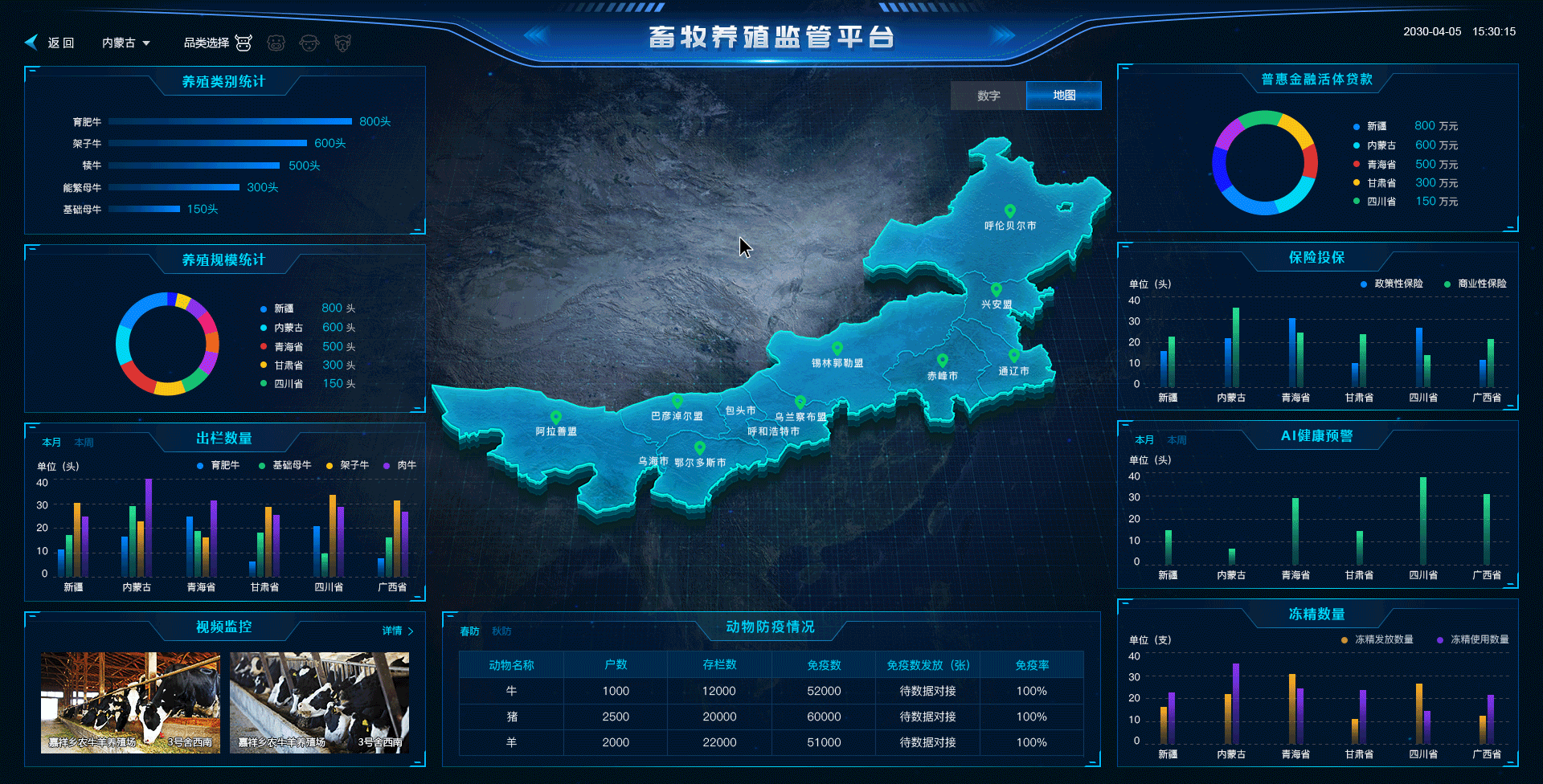Click the map pin for 通辽市
1543x784 pixels.
point(1015,357)
